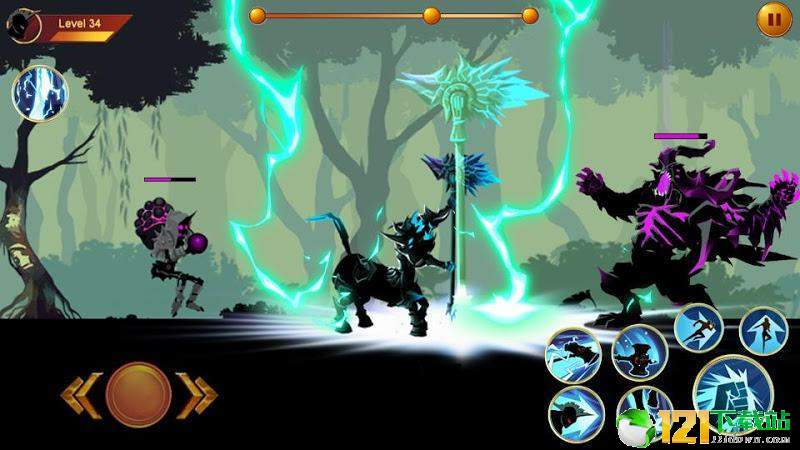Activate the lightning storm skill icon
The width and height of the screenshot is (800, 450).
(39, 92)
